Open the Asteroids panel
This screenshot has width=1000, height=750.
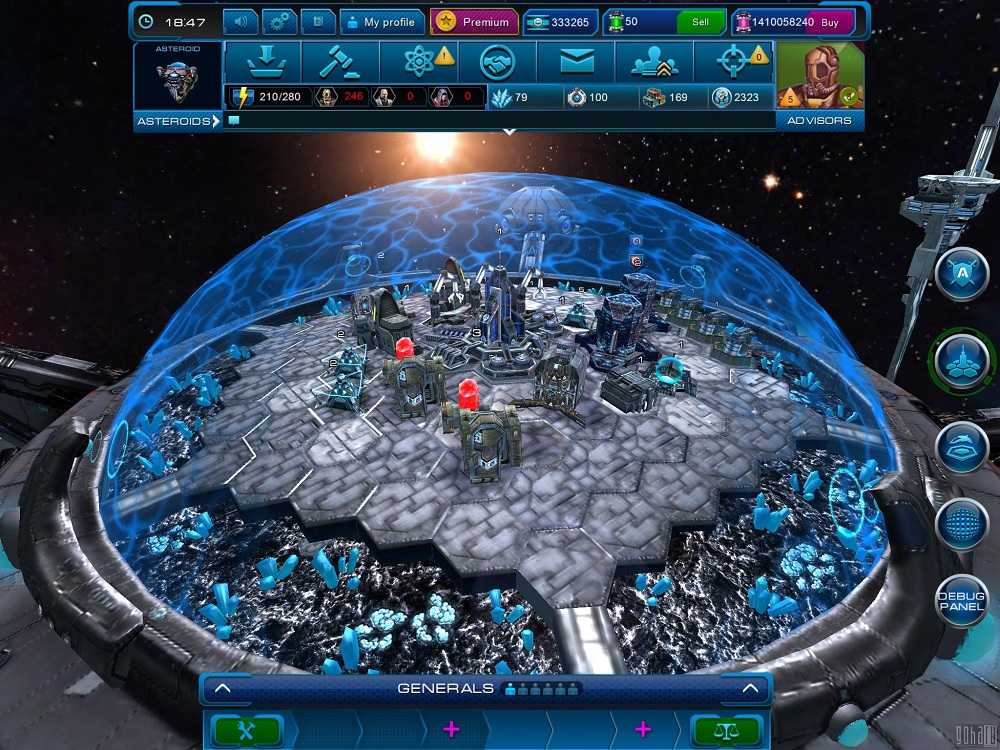(177, 121)
